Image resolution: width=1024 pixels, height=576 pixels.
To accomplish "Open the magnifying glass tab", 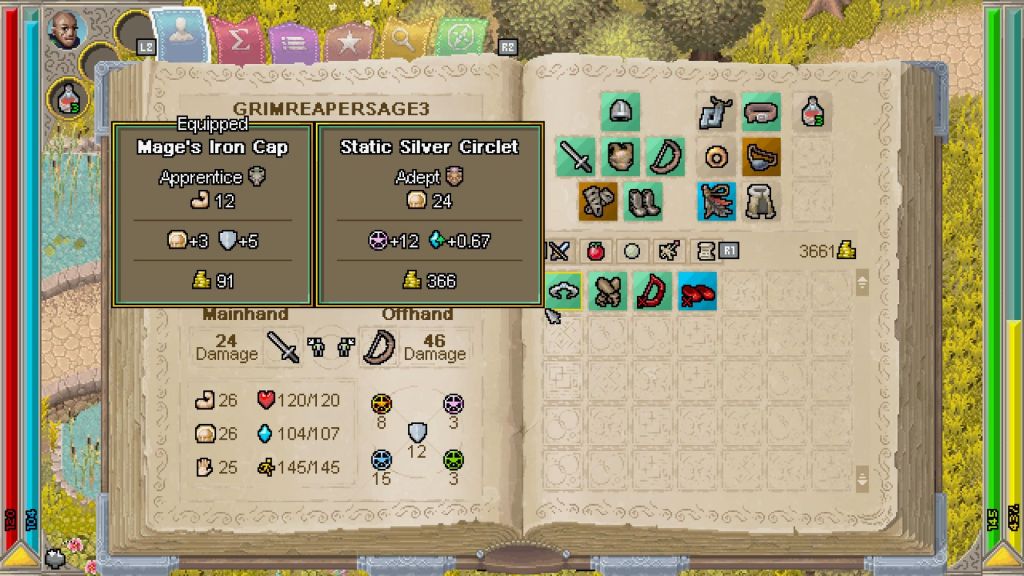I will [x=403, y=40].
